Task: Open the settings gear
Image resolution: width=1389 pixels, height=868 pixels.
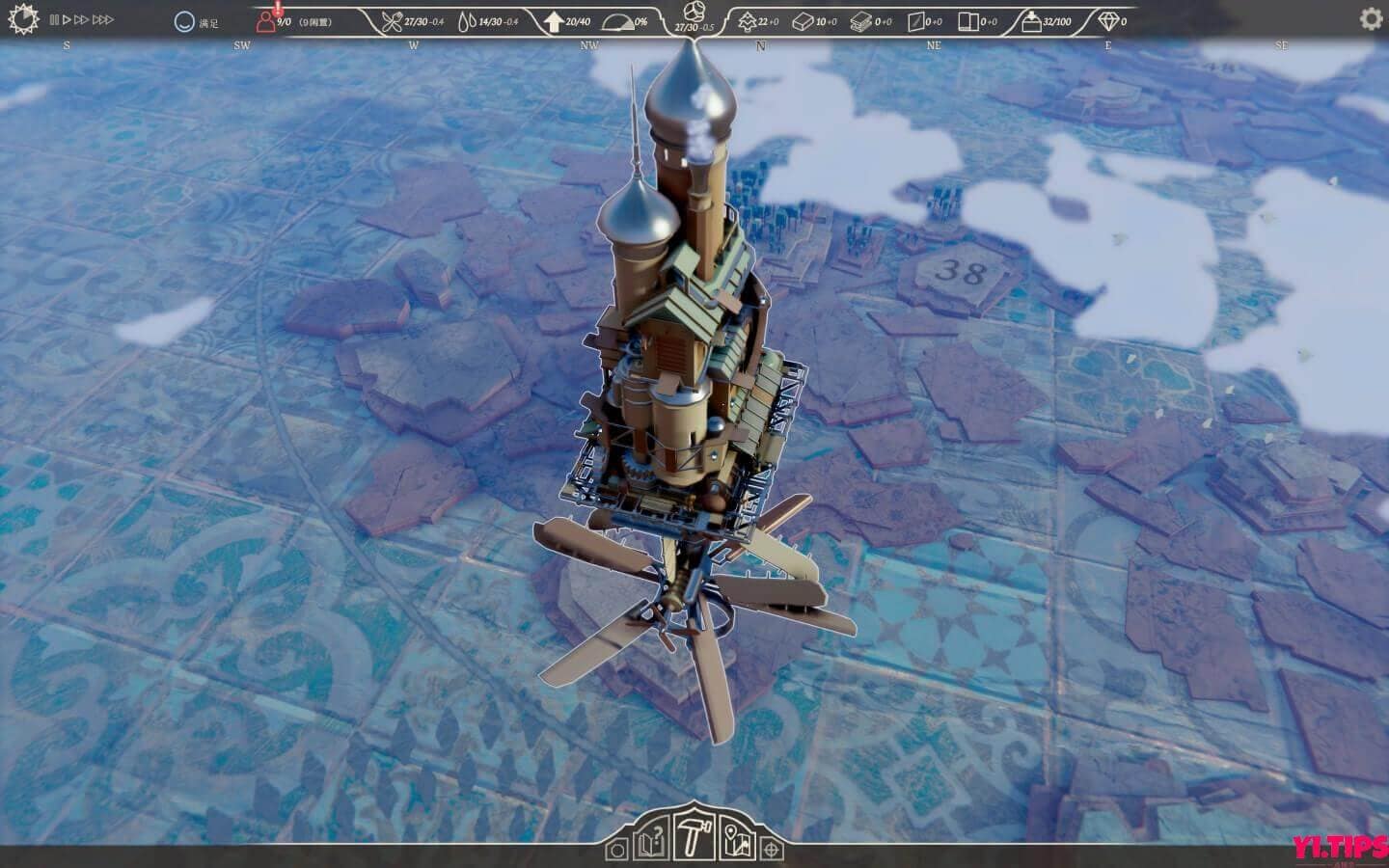Action: [x=1368, y=17]
